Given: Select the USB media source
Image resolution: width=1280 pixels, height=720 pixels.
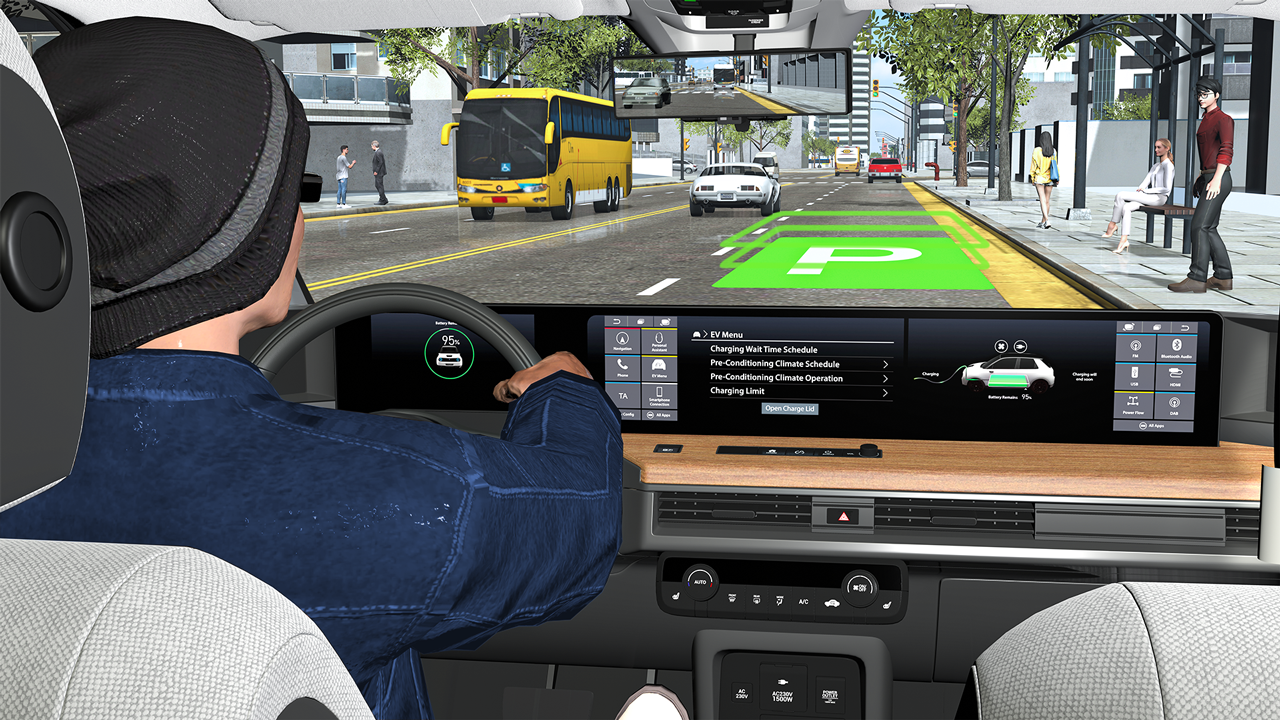Looking at the screenshot, I should point(1135,375).
